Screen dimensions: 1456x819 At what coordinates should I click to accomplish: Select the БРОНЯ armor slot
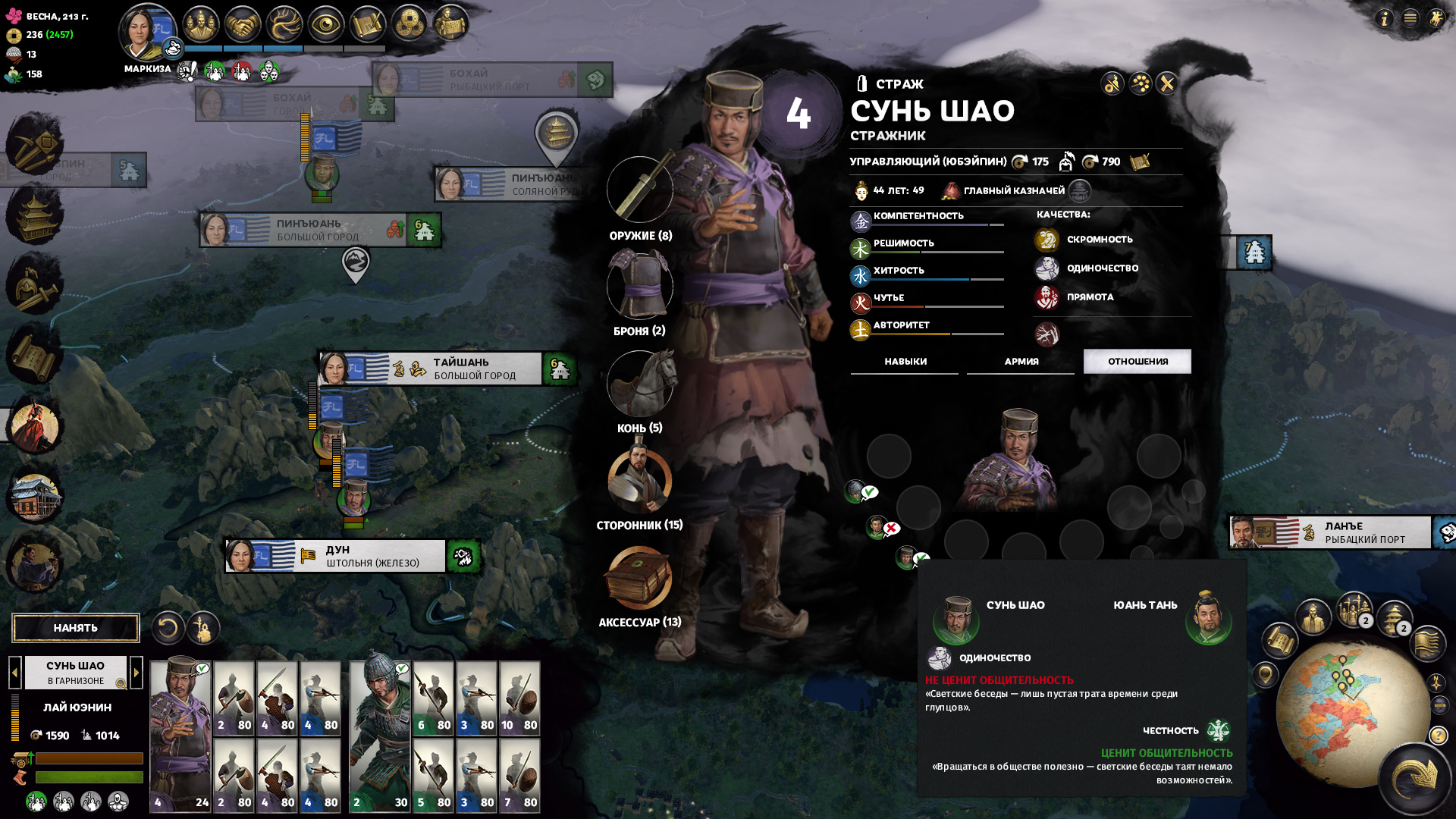coord(640,285)
